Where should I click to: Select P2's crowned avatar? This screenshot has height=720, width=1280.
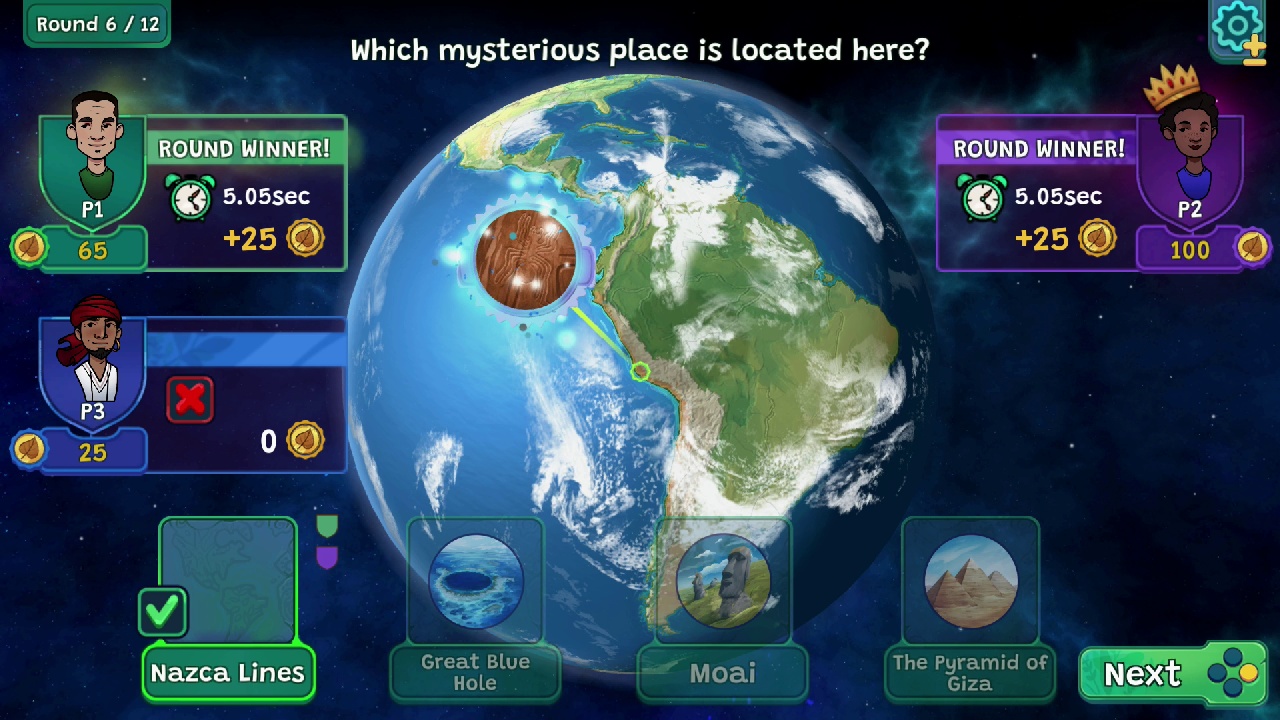pos(1190,140)
